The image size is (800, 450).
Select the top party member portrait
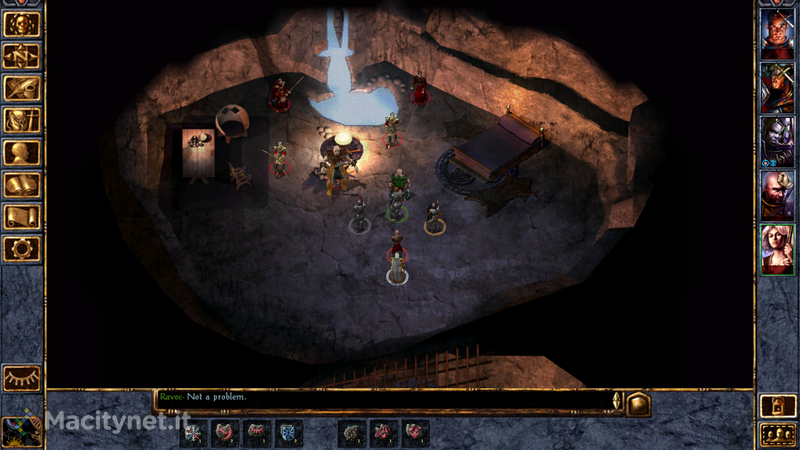[x=777, y=33]
